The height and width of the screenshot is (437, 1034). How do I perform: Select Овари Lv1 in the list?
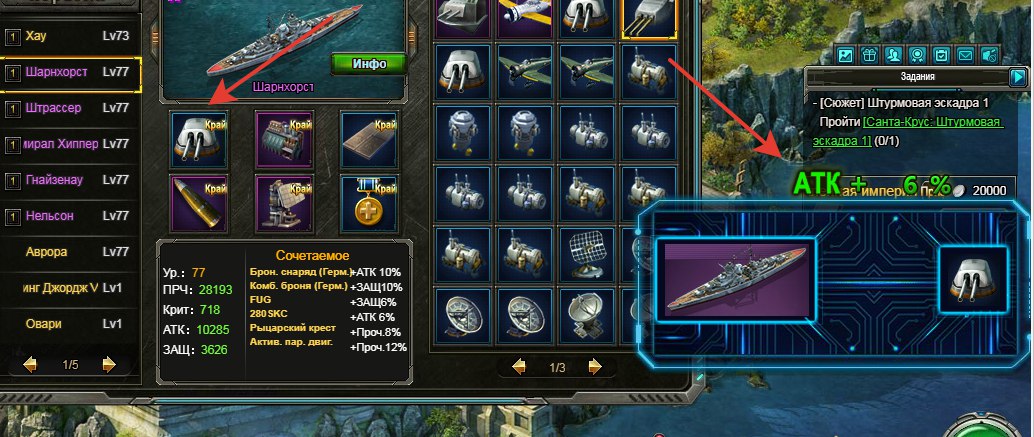click(70, 324)
